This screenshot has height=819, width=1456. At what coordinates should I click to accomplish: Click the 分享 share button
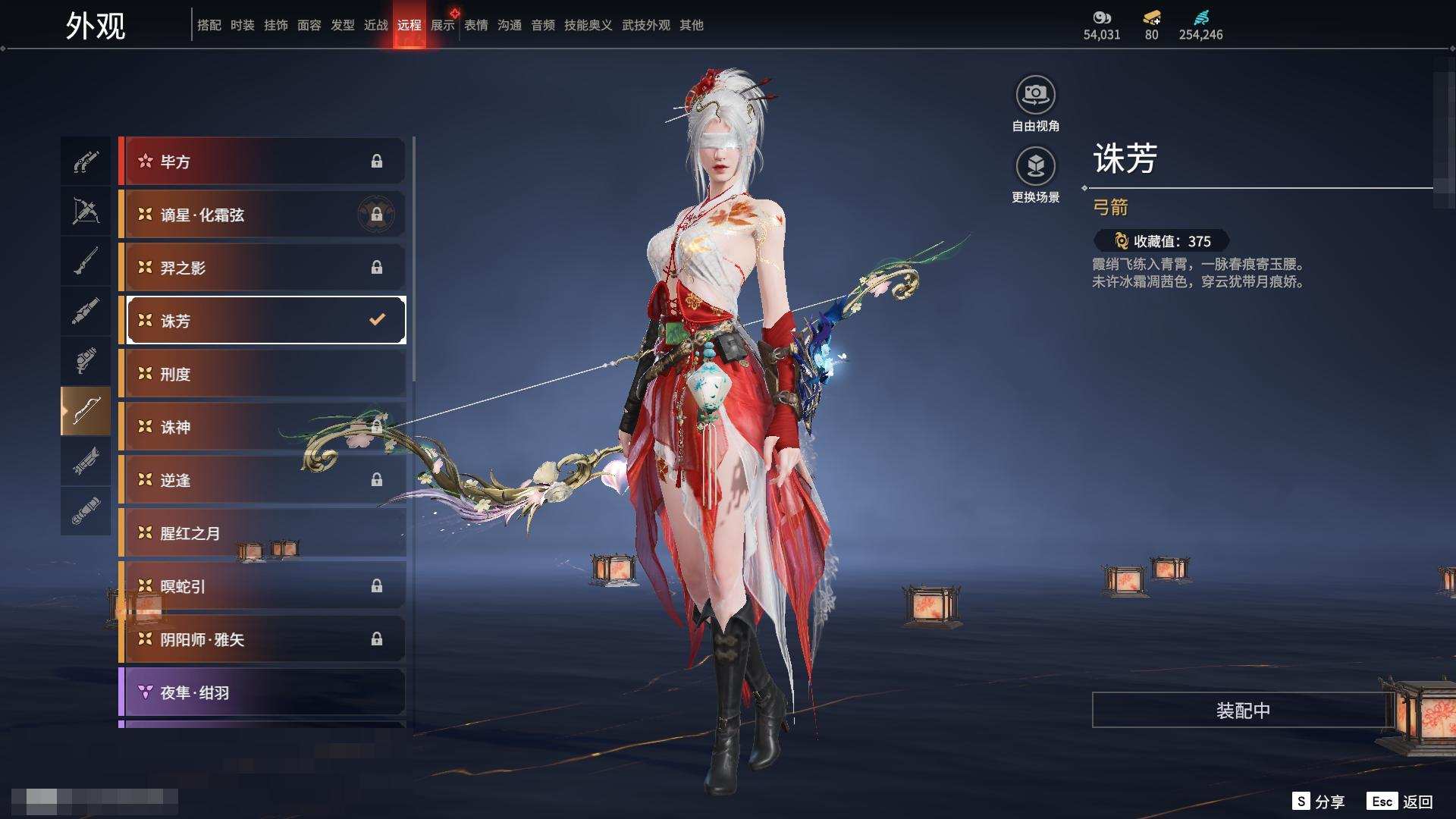1319,802
